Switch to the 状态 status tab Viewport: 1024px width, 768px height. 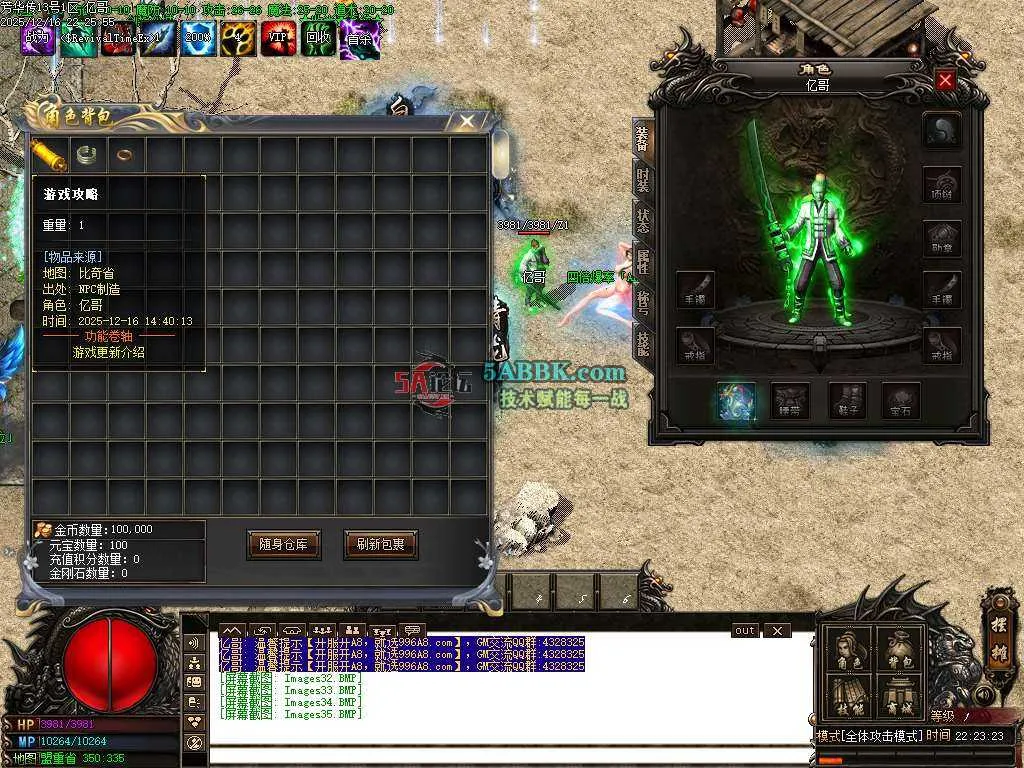pos(643,221)
